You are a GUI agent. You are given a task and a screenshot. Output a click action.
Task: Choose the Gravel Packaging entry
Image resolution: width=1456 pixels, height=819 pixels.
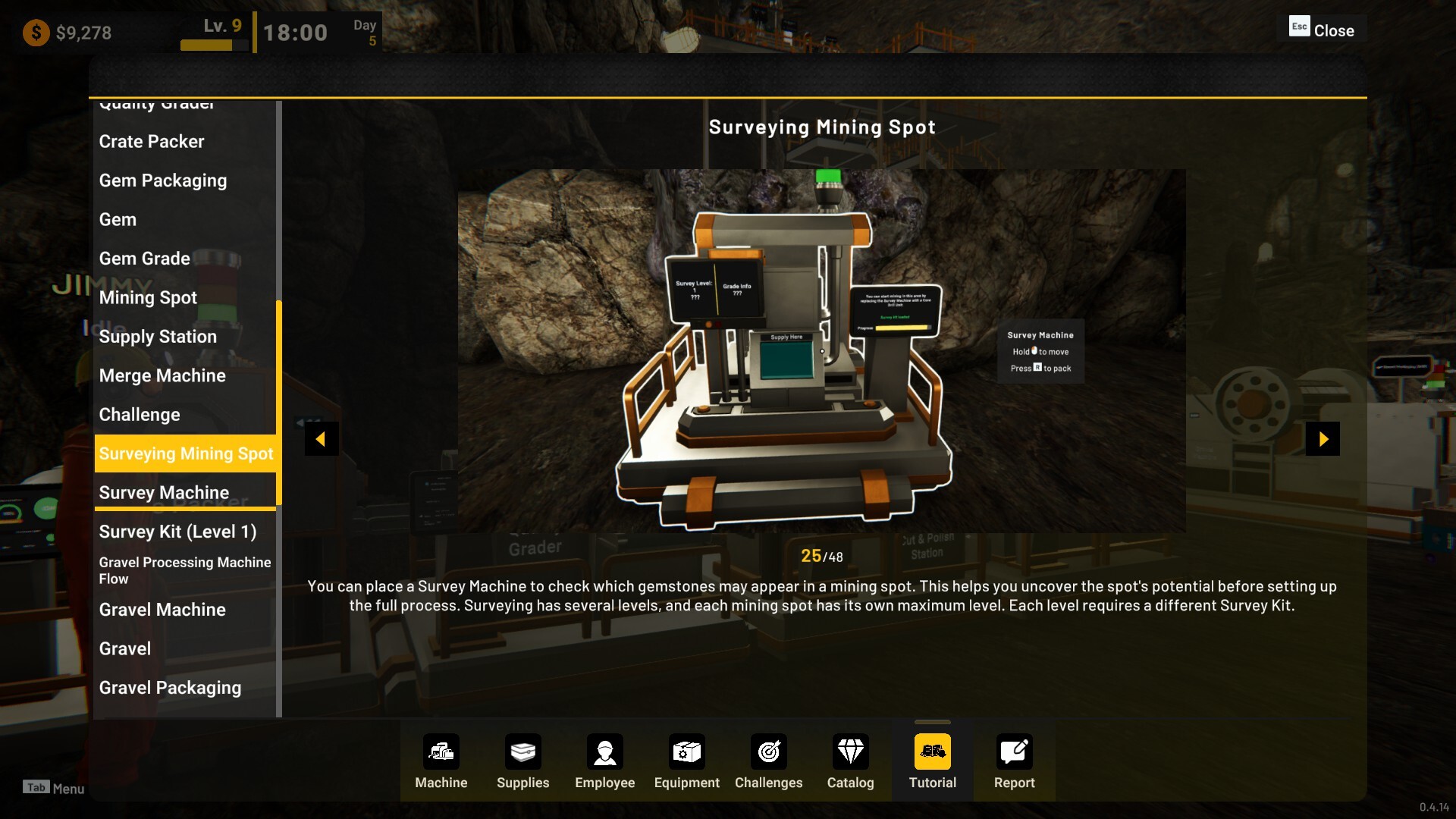point(170,688)
